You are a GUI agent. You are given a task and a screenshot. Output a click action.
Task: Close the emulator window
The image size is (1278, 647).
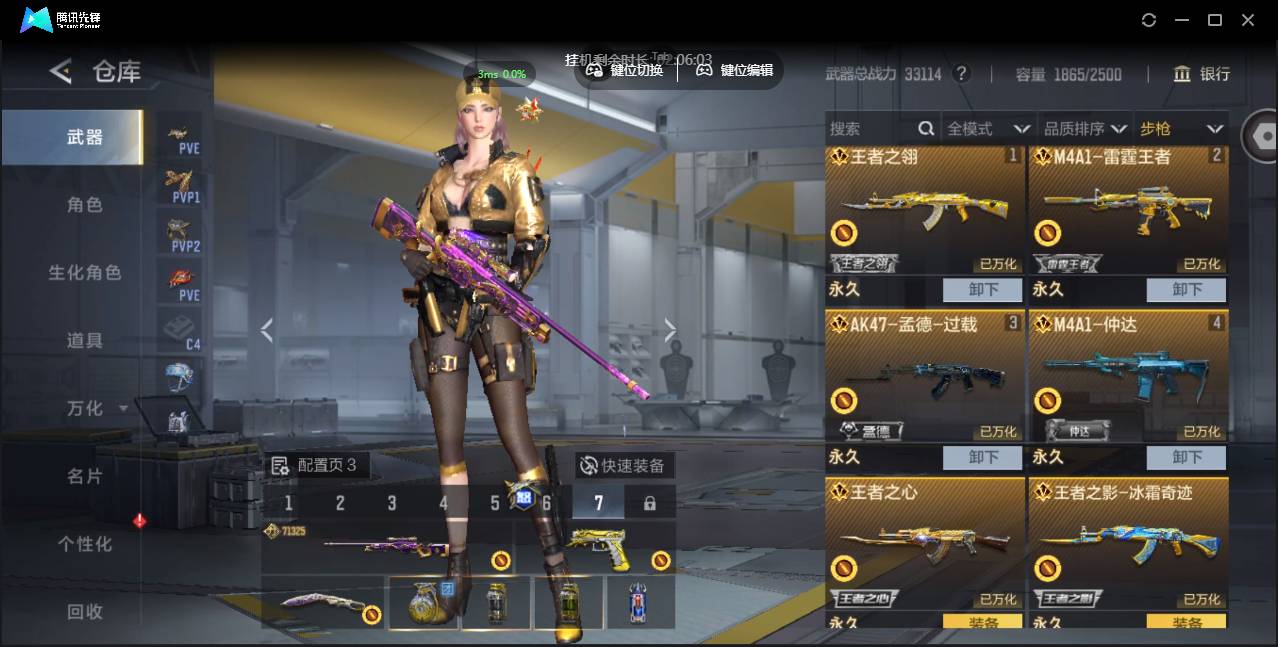click(x=1248, y=20)
